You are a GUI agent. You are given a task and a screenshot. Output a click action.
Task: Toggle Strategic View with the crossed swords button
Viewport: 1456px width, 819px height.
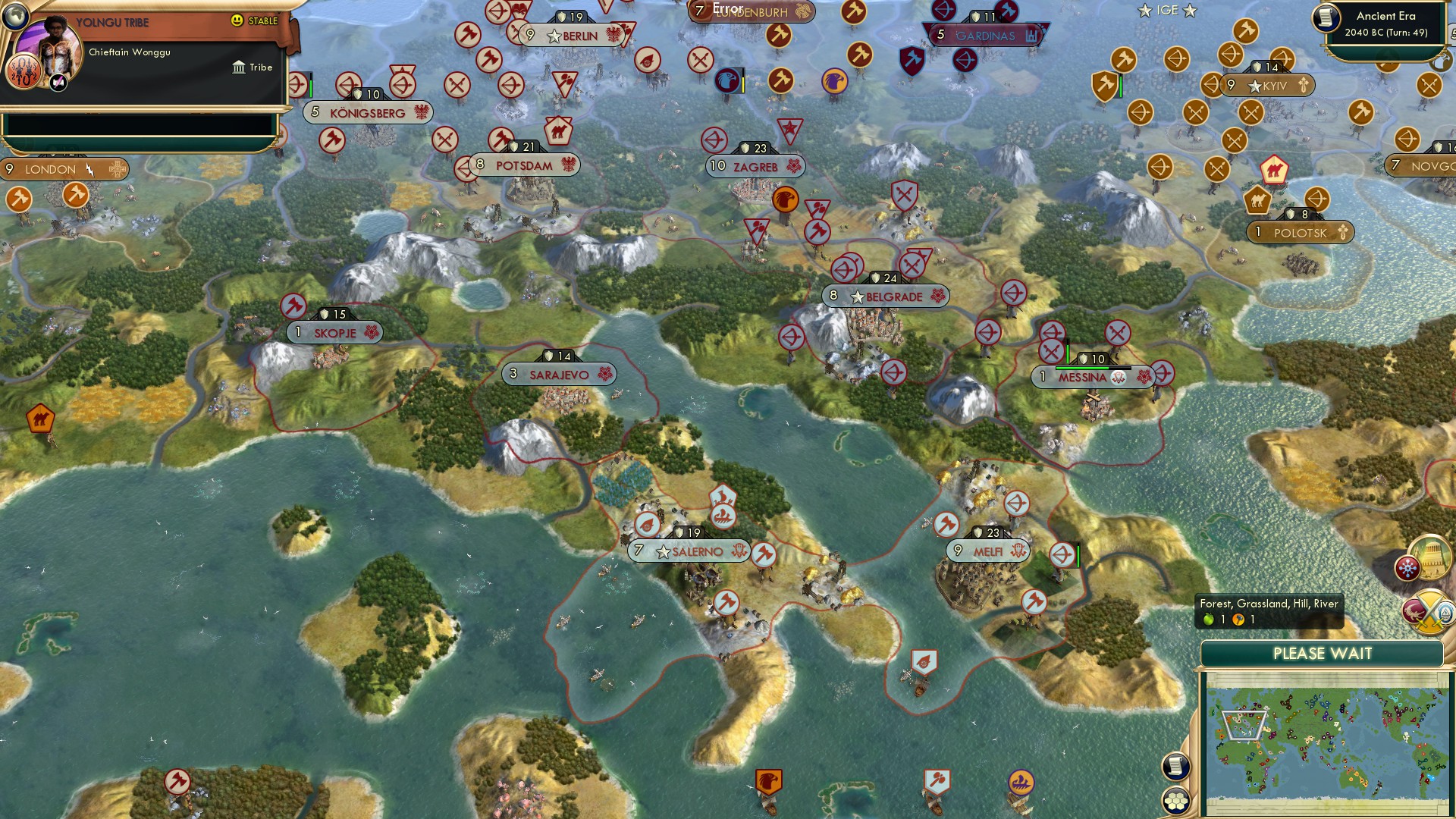[x=1428, y=610]
